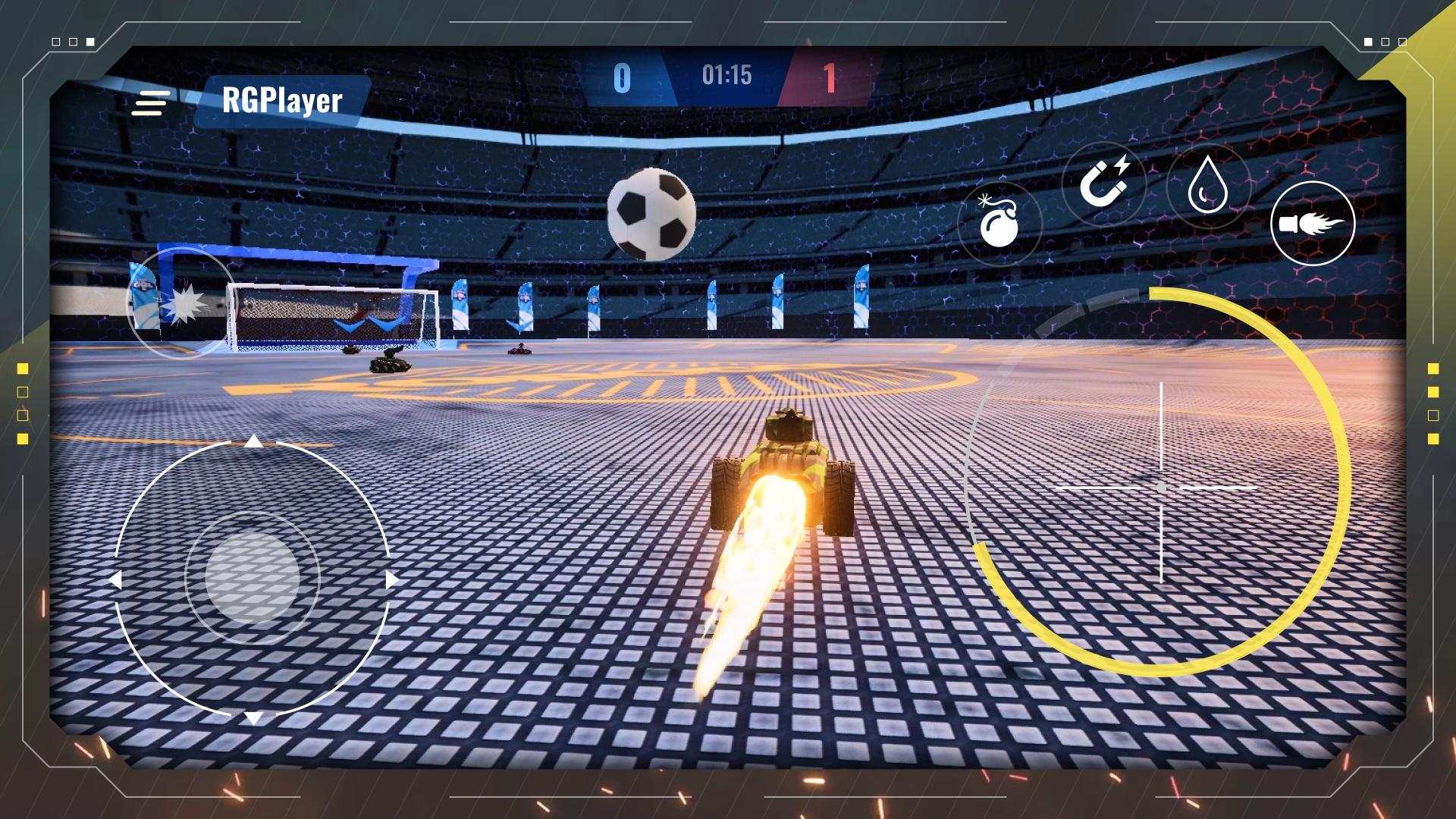Viewport: 1456px width, 819px height.
Task: Tap the joystick left arrow
Action: pos(115,580)
